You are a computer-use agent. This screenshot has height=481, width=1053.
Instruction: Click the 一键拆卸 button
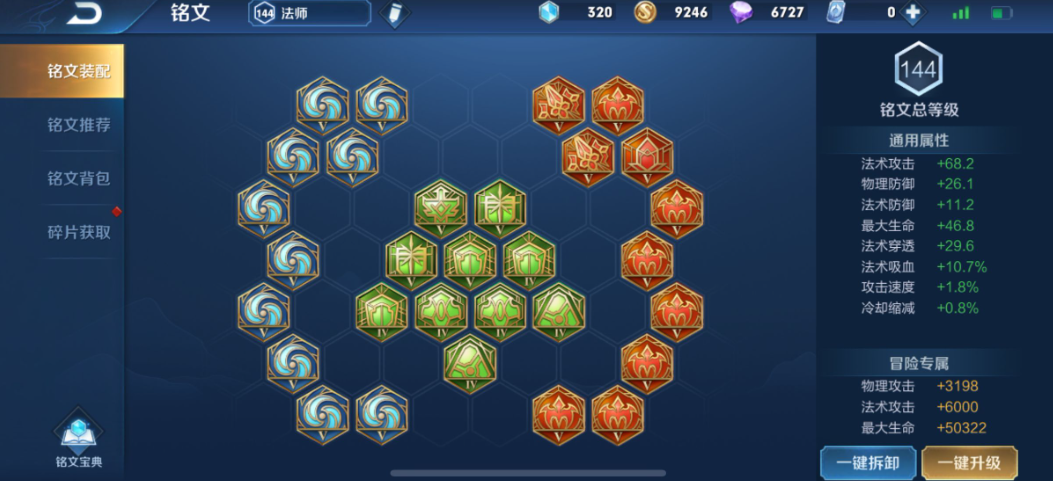(x=867, y=463)
